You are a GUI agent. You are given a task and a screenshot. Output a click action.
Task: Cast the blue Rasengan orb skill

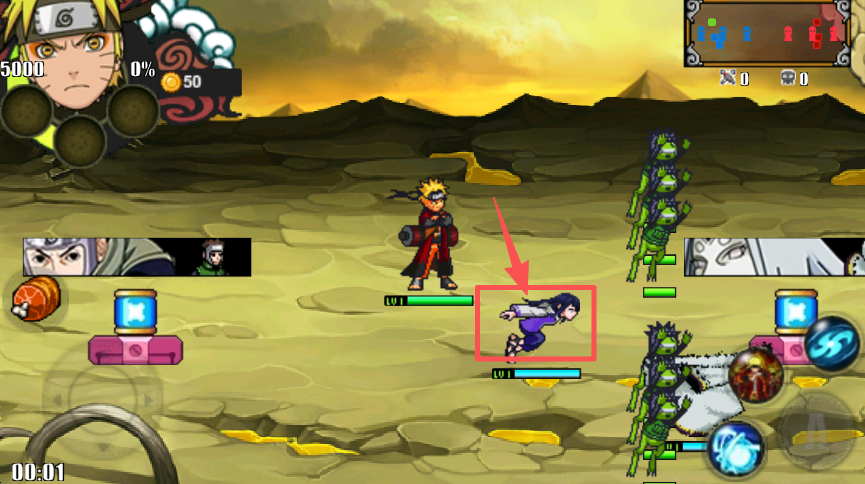tap(735, 447)
